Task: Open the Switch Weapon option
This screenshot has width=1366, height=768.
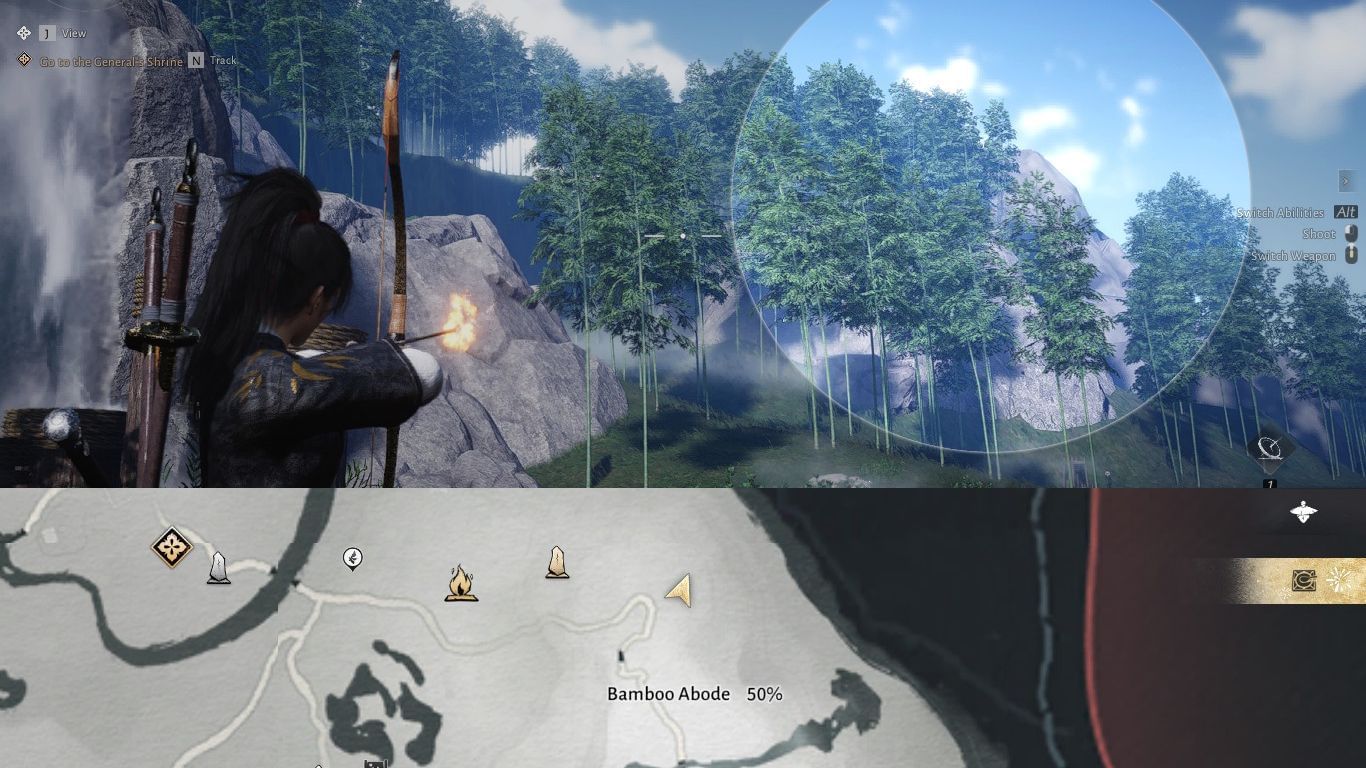Action: [1294, 255]
